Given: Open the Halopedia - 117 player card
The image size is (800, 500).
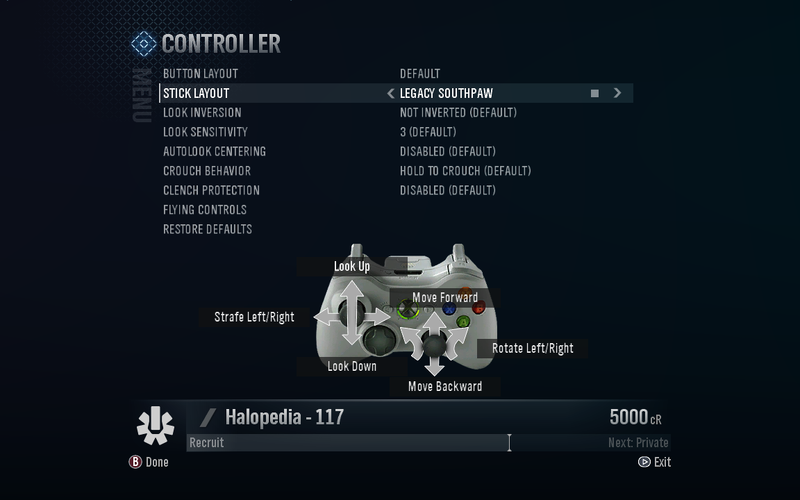Looking at the screenshot, I should pyautogui.click(x=284, y=417).
